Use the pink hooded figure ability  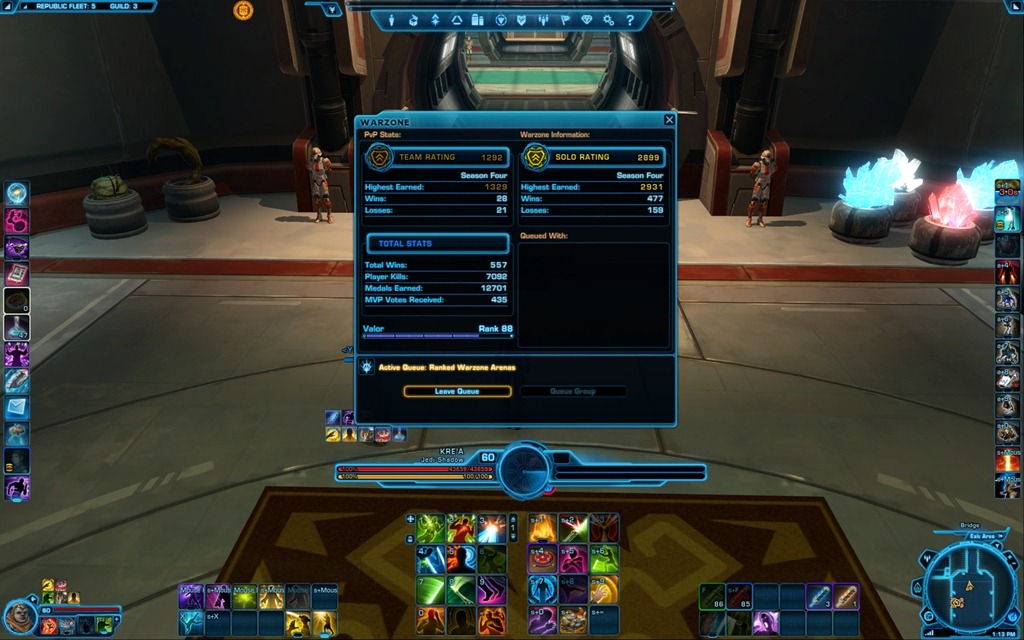click(573, 559)
